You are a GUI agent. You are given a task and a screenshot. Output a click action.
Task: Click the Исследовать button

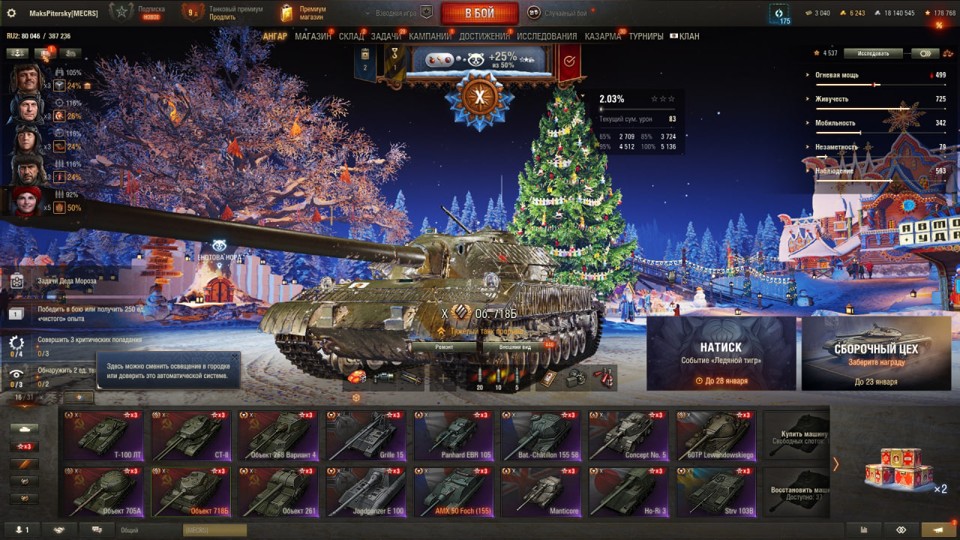point(872,54)
